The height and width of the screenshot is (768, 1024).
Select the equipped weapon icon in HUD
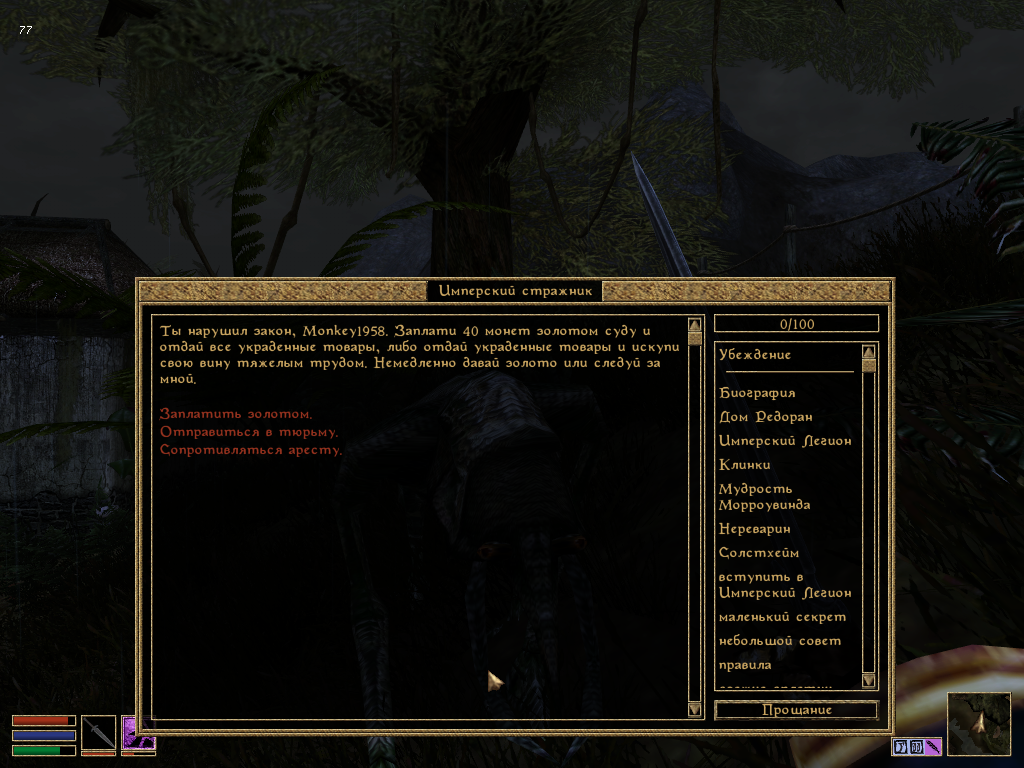point(98,732)
